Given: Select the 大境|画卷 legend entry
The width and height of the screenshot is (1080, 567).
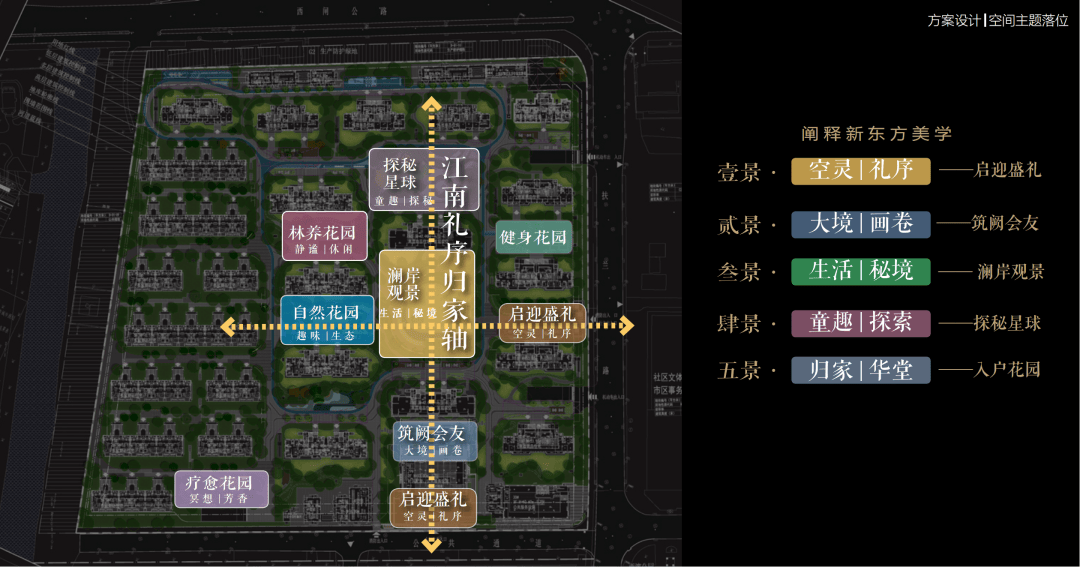Looking at the screenshot, I should [x=860, y=223].
